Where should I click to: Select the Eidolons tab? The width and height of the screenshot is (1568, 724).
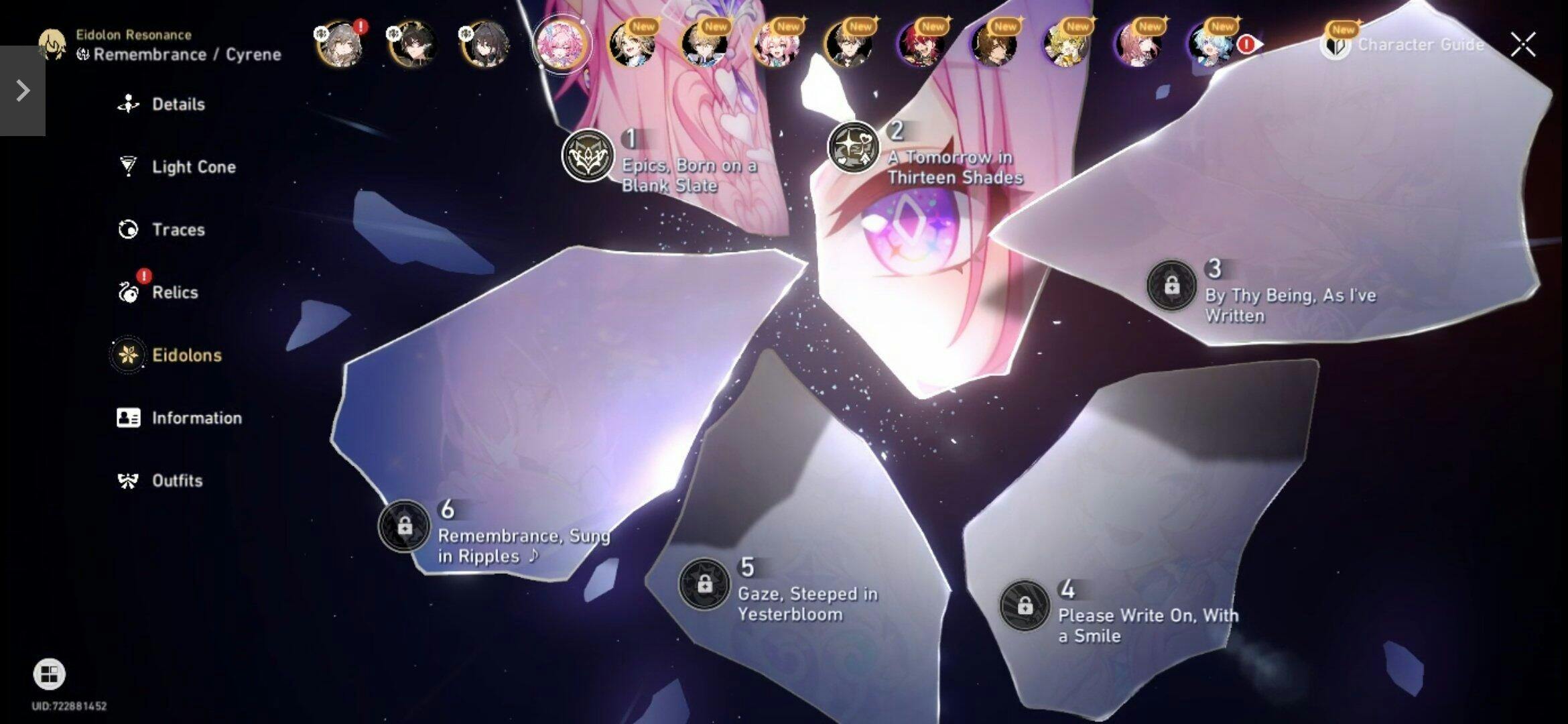[x=186, y=355]
